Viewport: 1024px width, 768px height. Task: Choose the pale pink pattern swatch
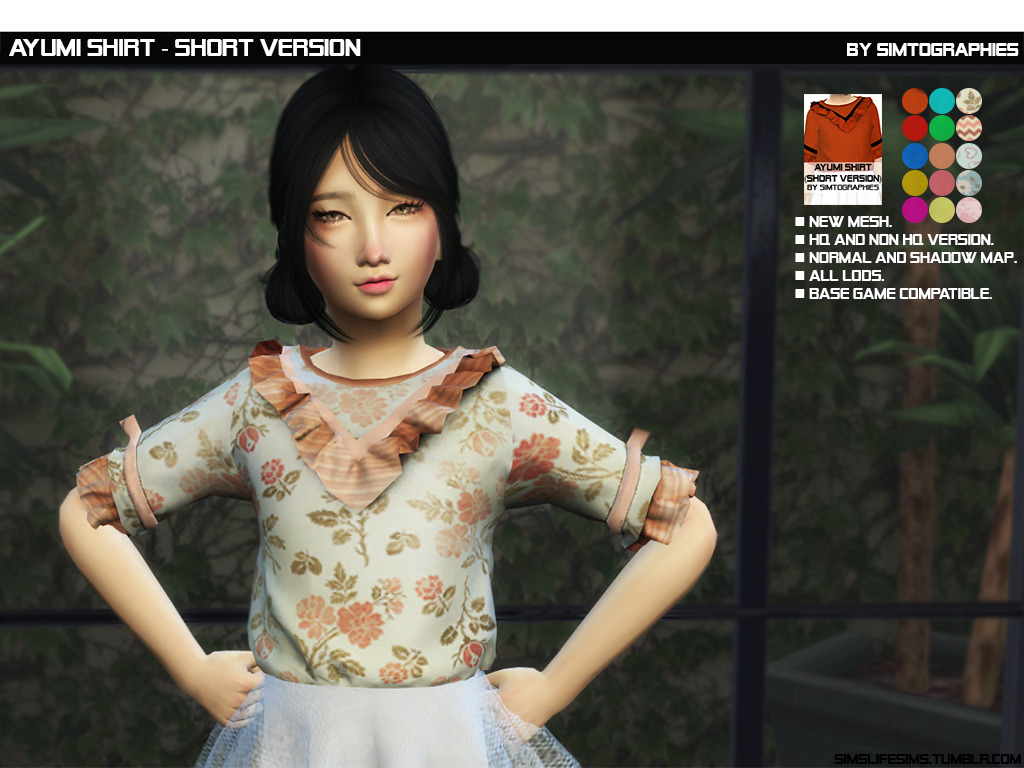pyautogui.click(x=969, y=210)
